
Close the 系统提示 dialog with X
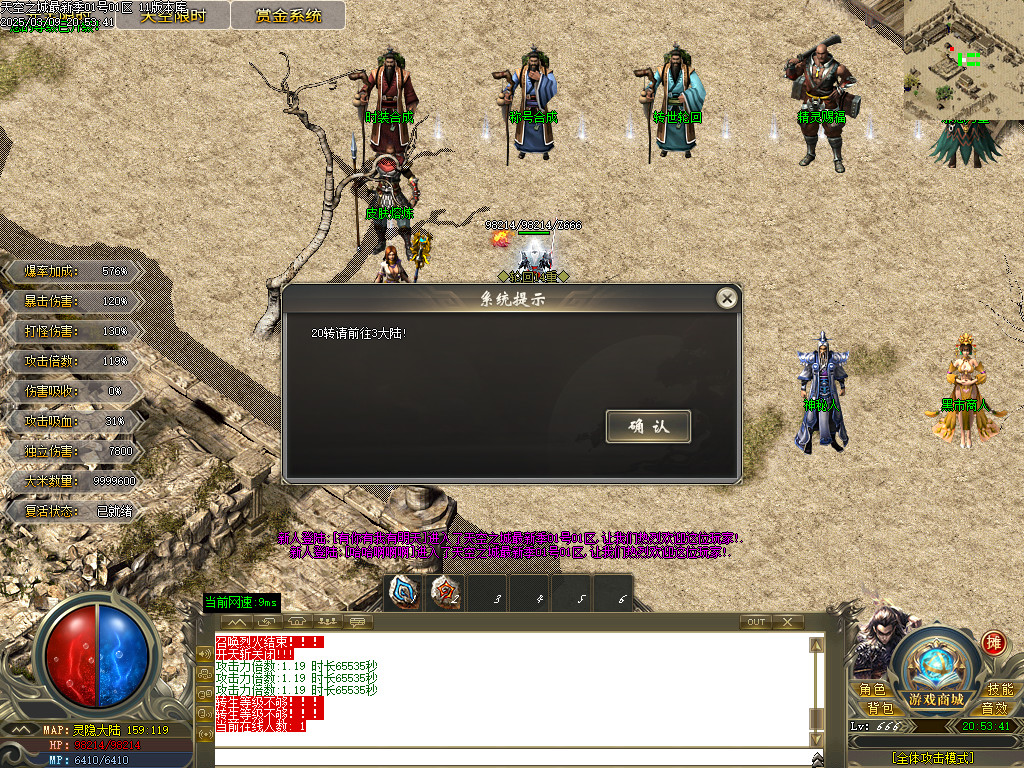tap(727, 298)
